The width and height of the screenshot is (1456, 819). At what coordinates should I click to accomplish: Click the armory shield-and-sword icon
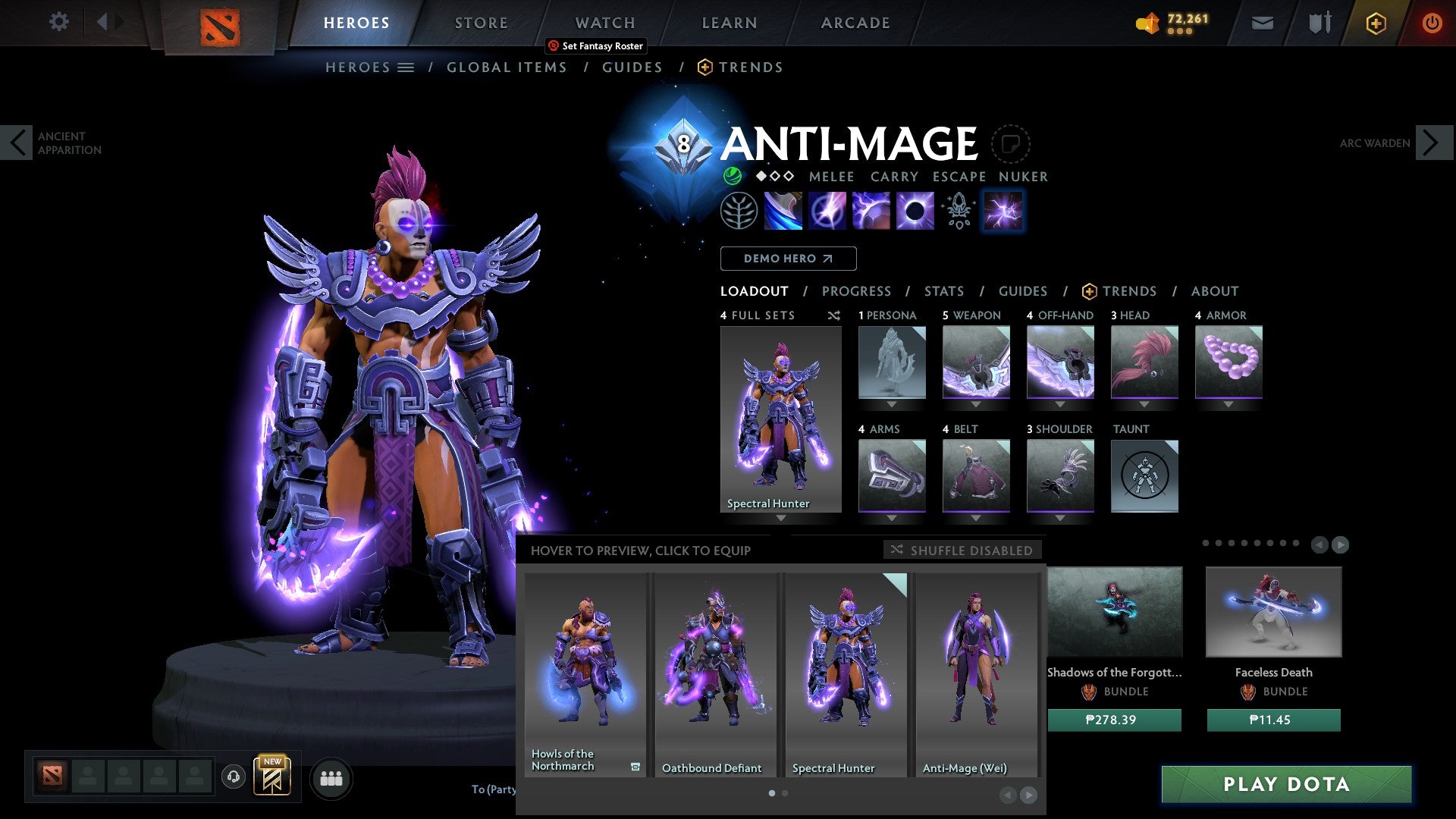click(x=1318, y=22)
